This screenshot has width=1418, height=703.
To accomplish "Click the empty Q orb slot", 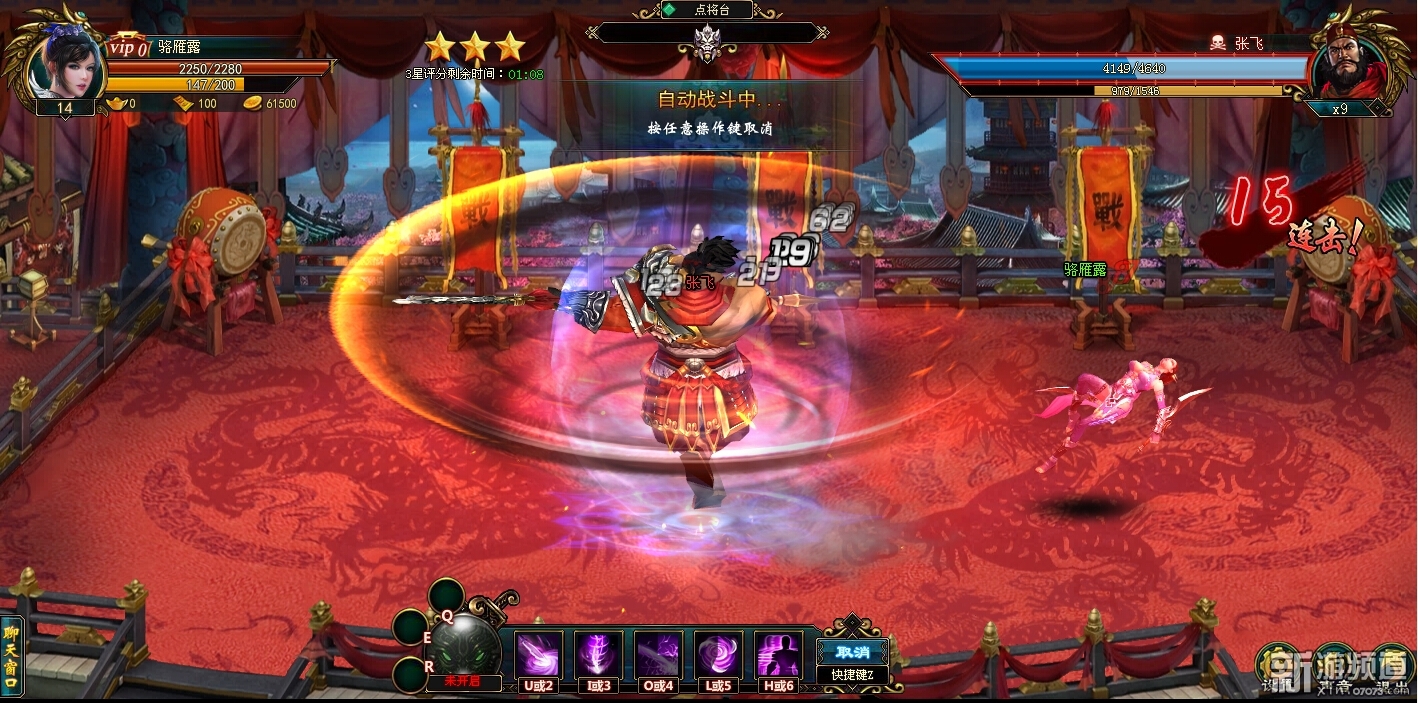I will (x=447, y=596).
